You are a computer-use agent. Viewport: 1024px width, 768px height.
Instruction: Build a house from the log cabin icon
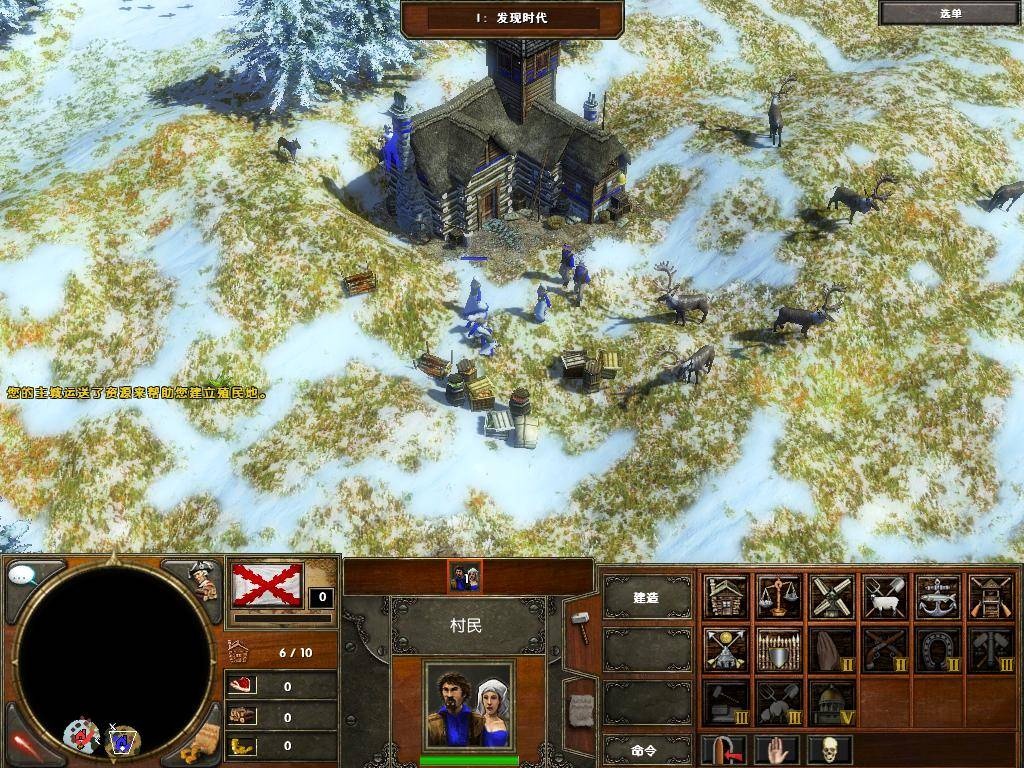pyautogui.click(x=726, y=597)
